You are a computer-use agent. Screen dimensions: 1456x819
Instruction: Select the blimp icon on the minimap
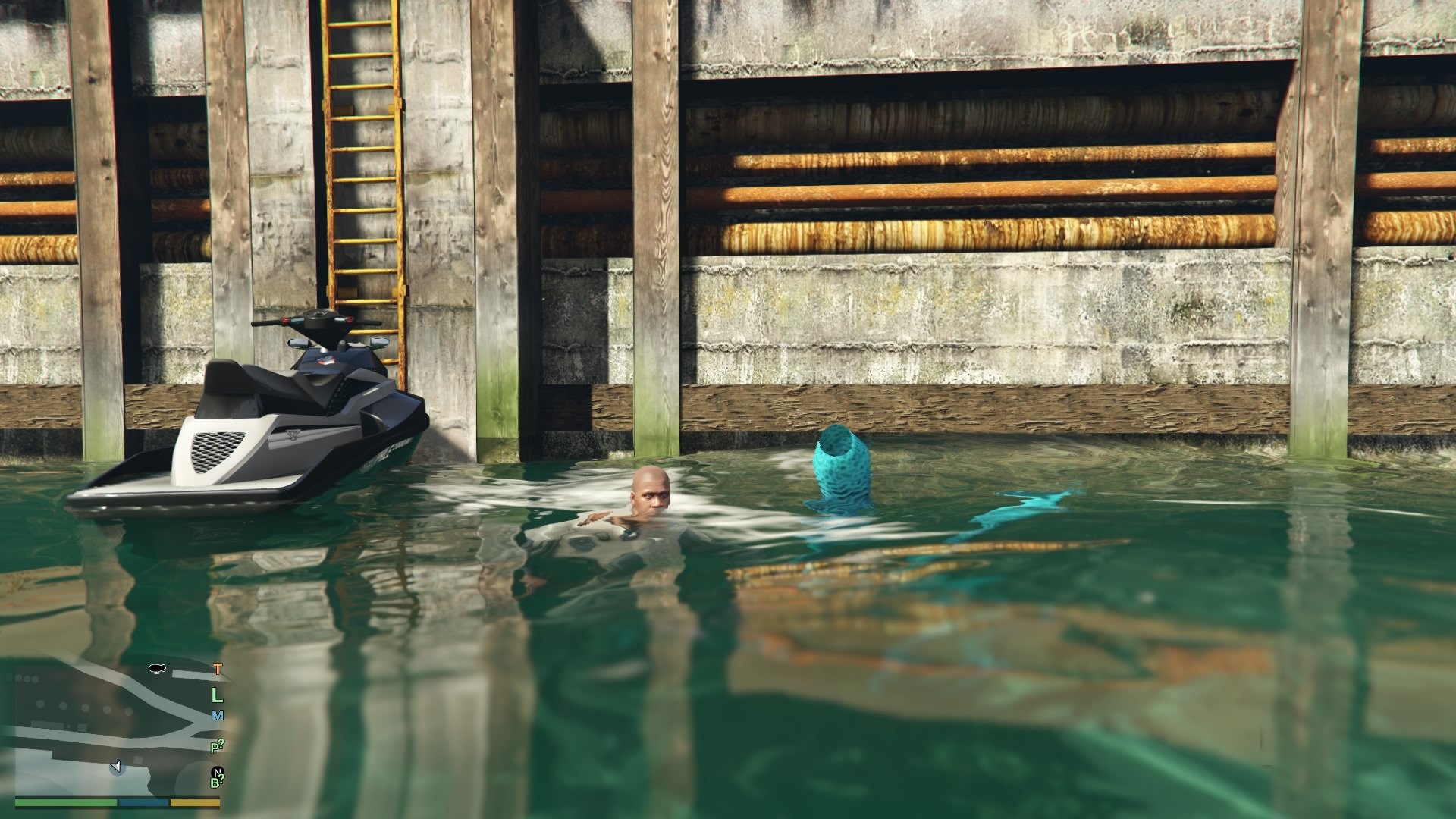156,669
